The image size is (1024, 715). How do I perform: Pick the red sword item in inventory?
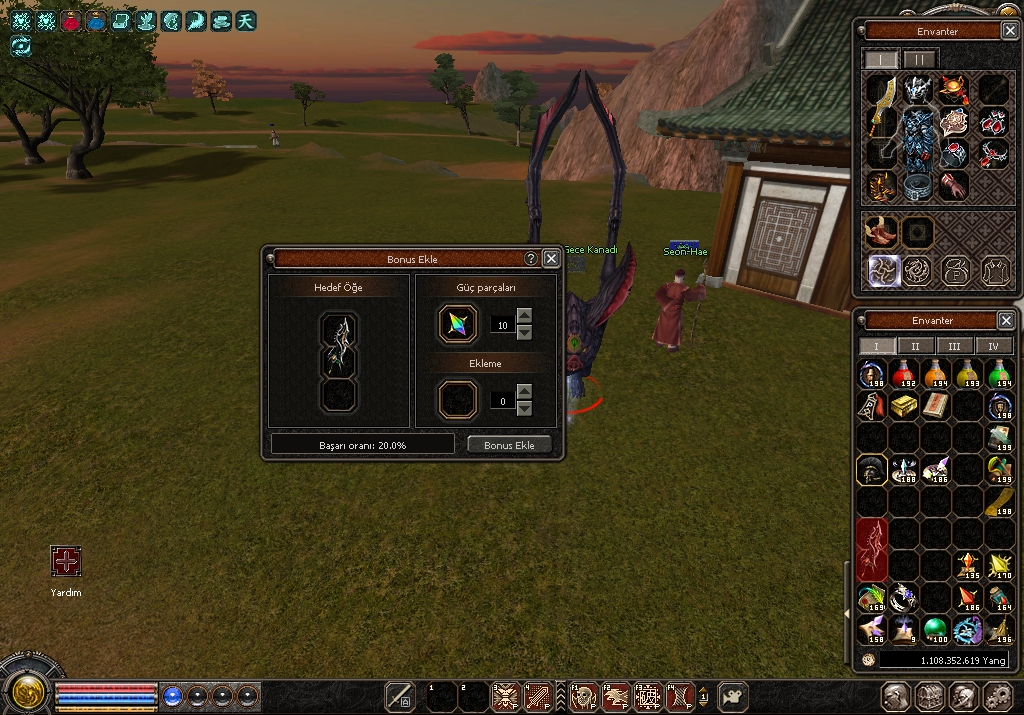click(x=872, y=549)
